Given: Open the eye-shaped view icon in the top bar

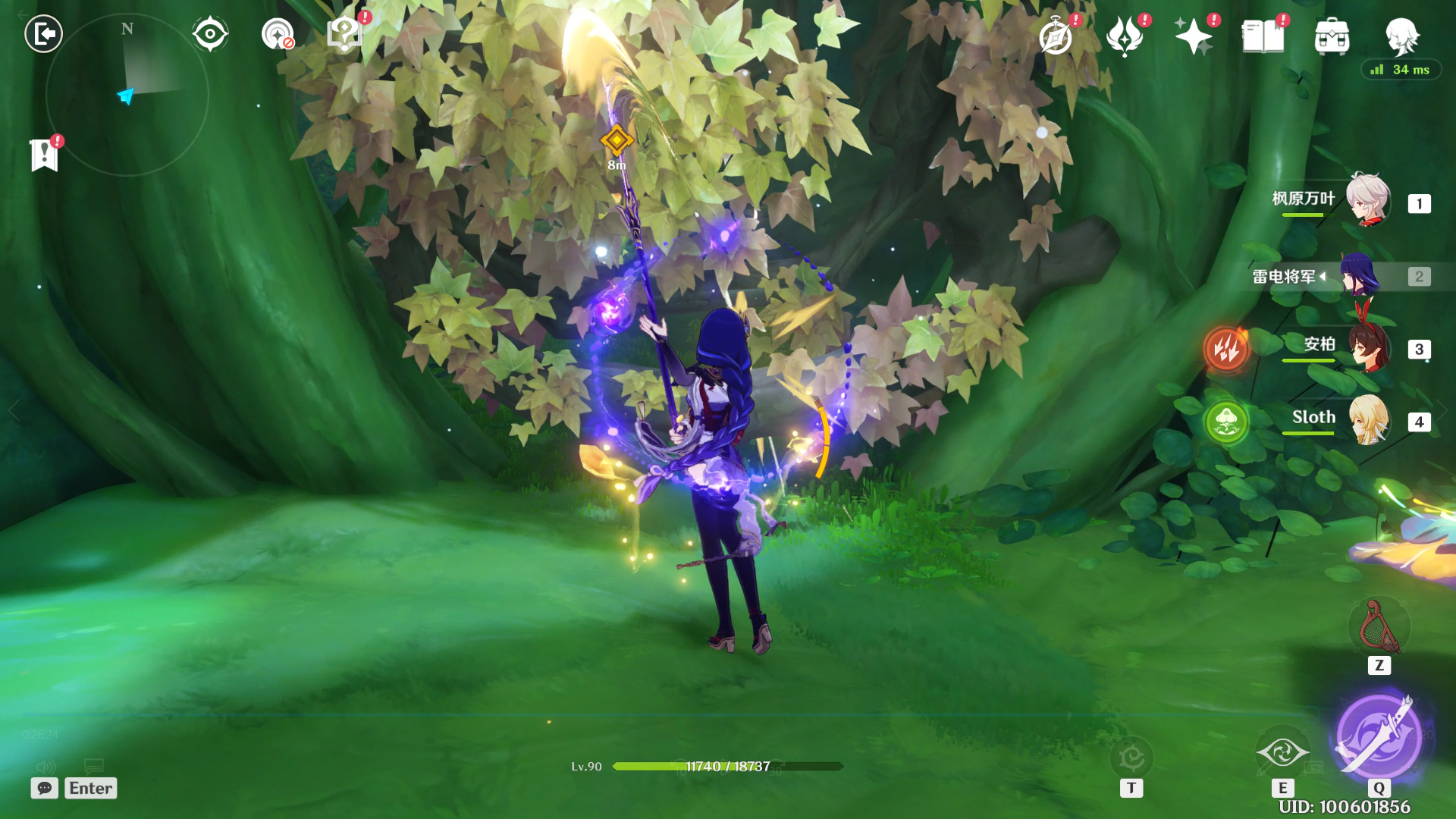Looking at the screenshot, I should [x=210, y=34].
